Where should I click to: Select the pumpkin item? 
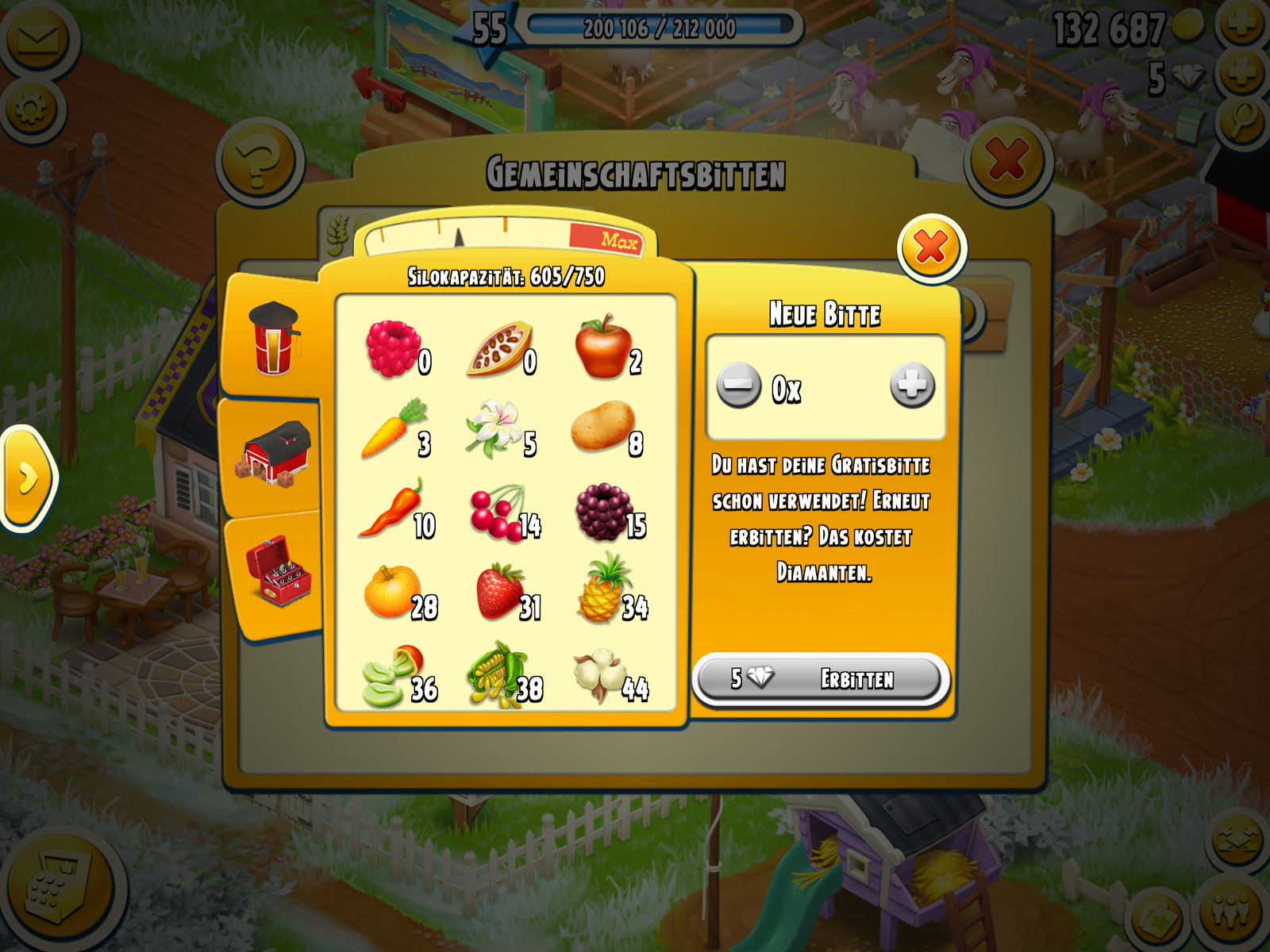coord(393,592)
